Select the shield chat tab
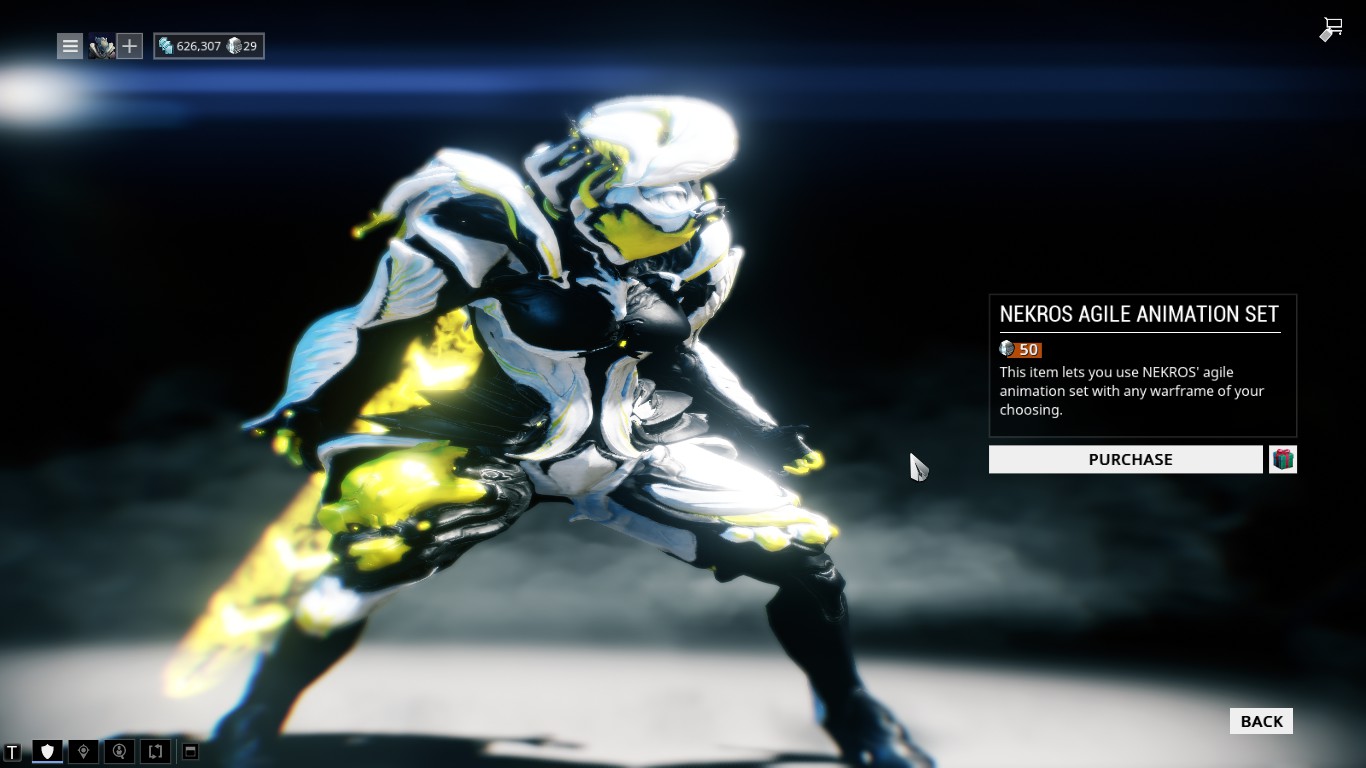 pyautogui.click(x=47, y=751)
